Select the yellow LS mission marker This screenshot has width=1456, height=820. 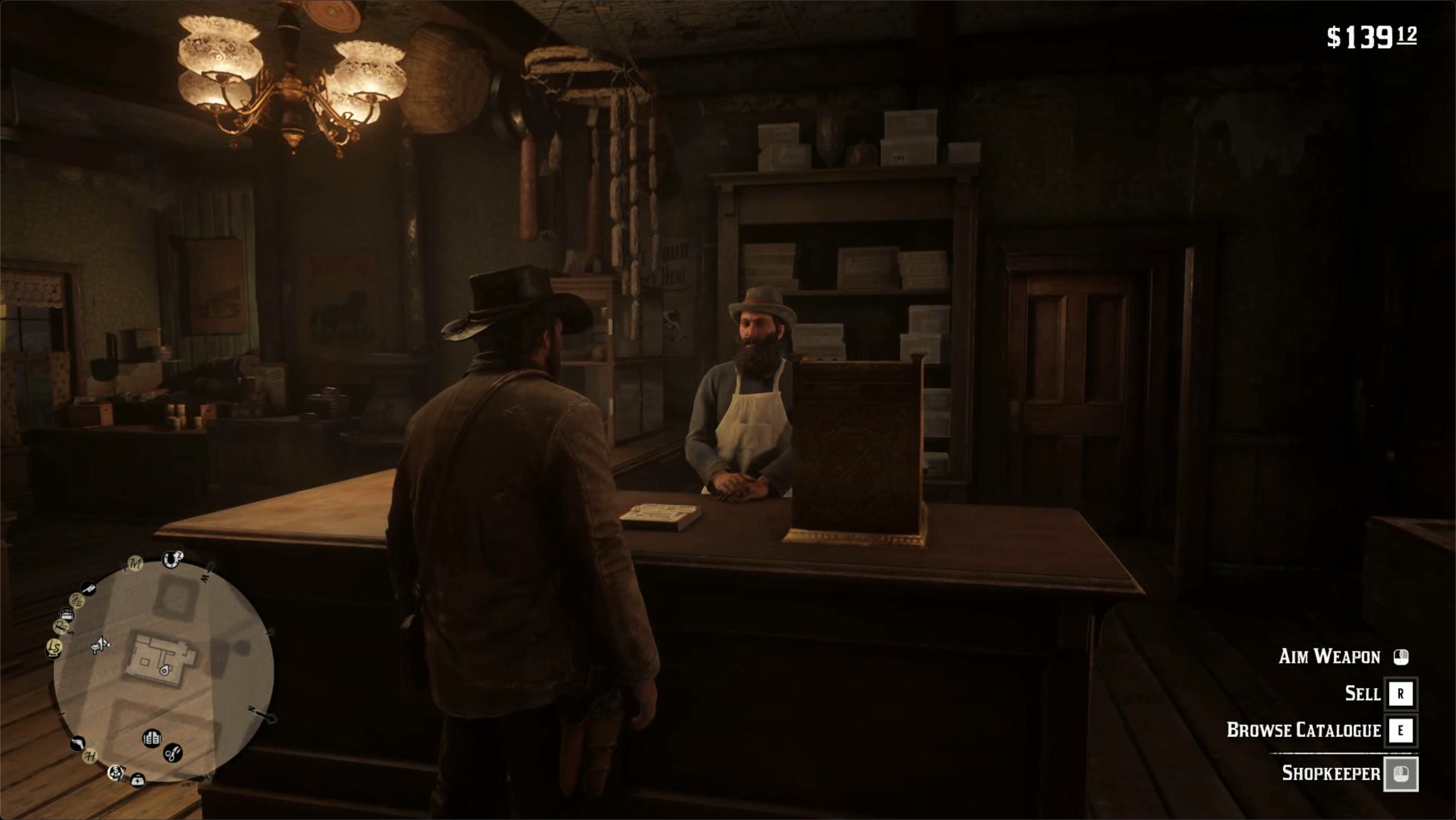[54, 647]
